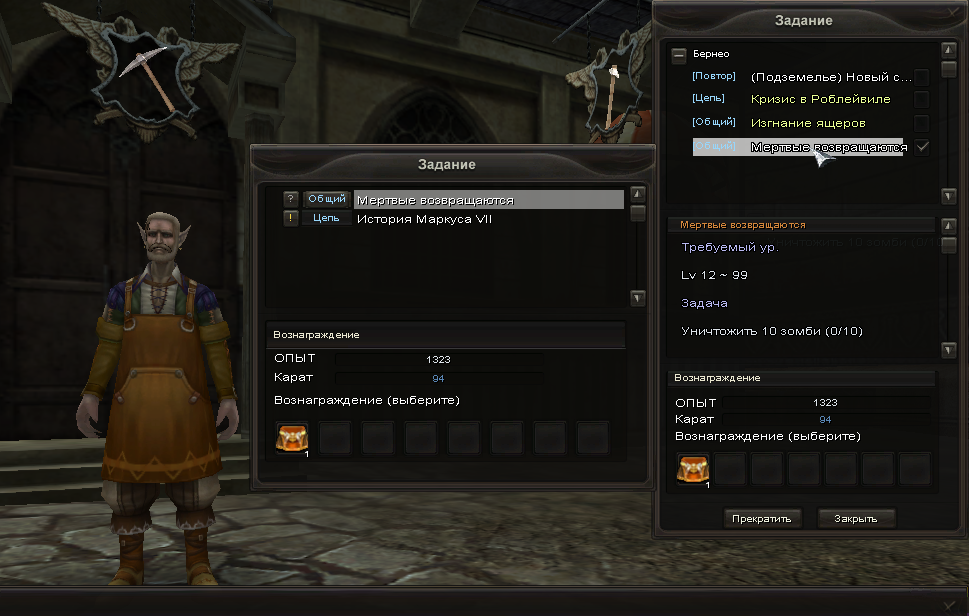Select the История Маркуса VII quest row

pyautogui.click(x=438, y=219)
